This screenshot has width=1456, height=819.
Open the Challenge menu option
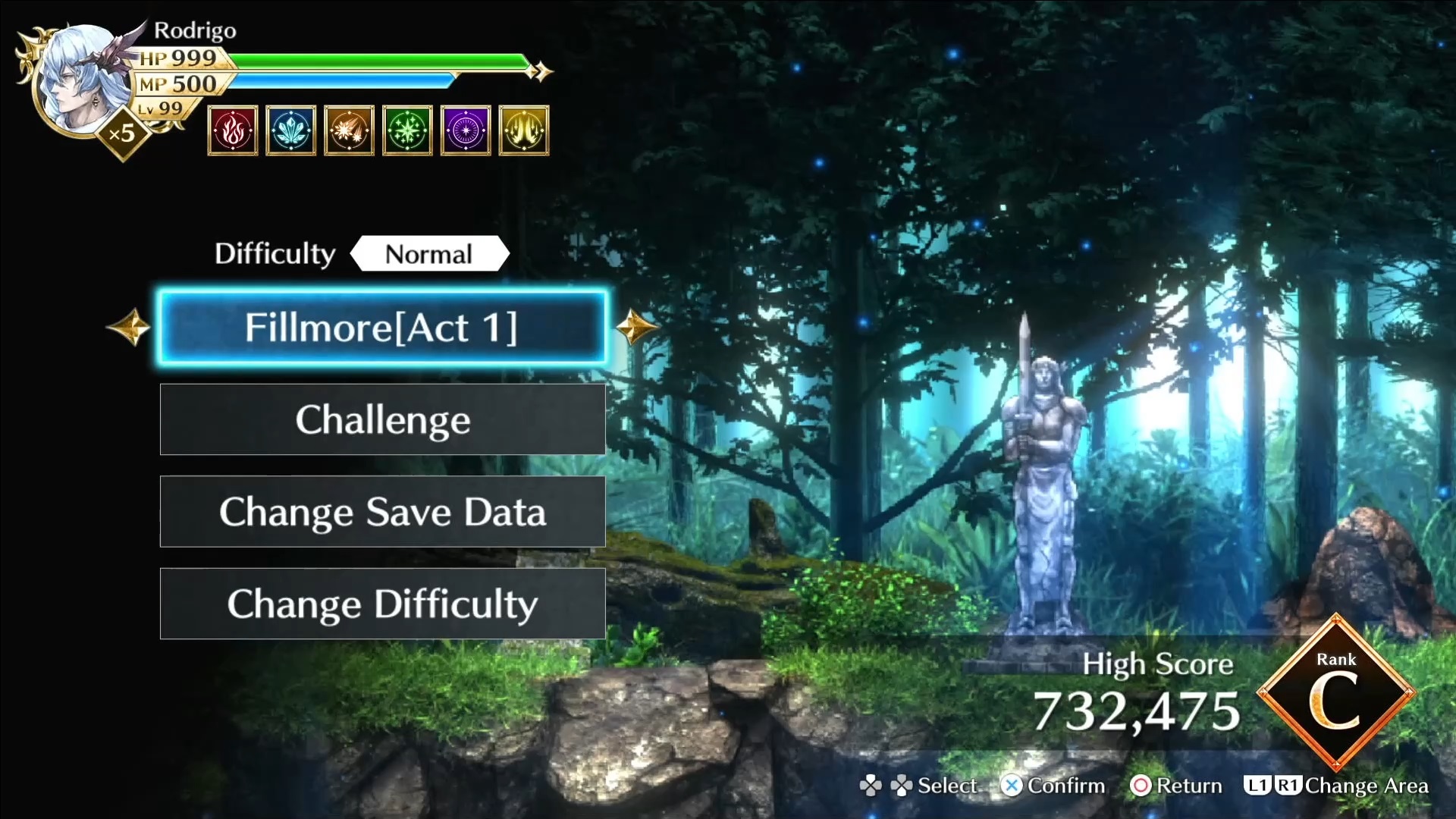pyautogui.click(x=382, y=419)
